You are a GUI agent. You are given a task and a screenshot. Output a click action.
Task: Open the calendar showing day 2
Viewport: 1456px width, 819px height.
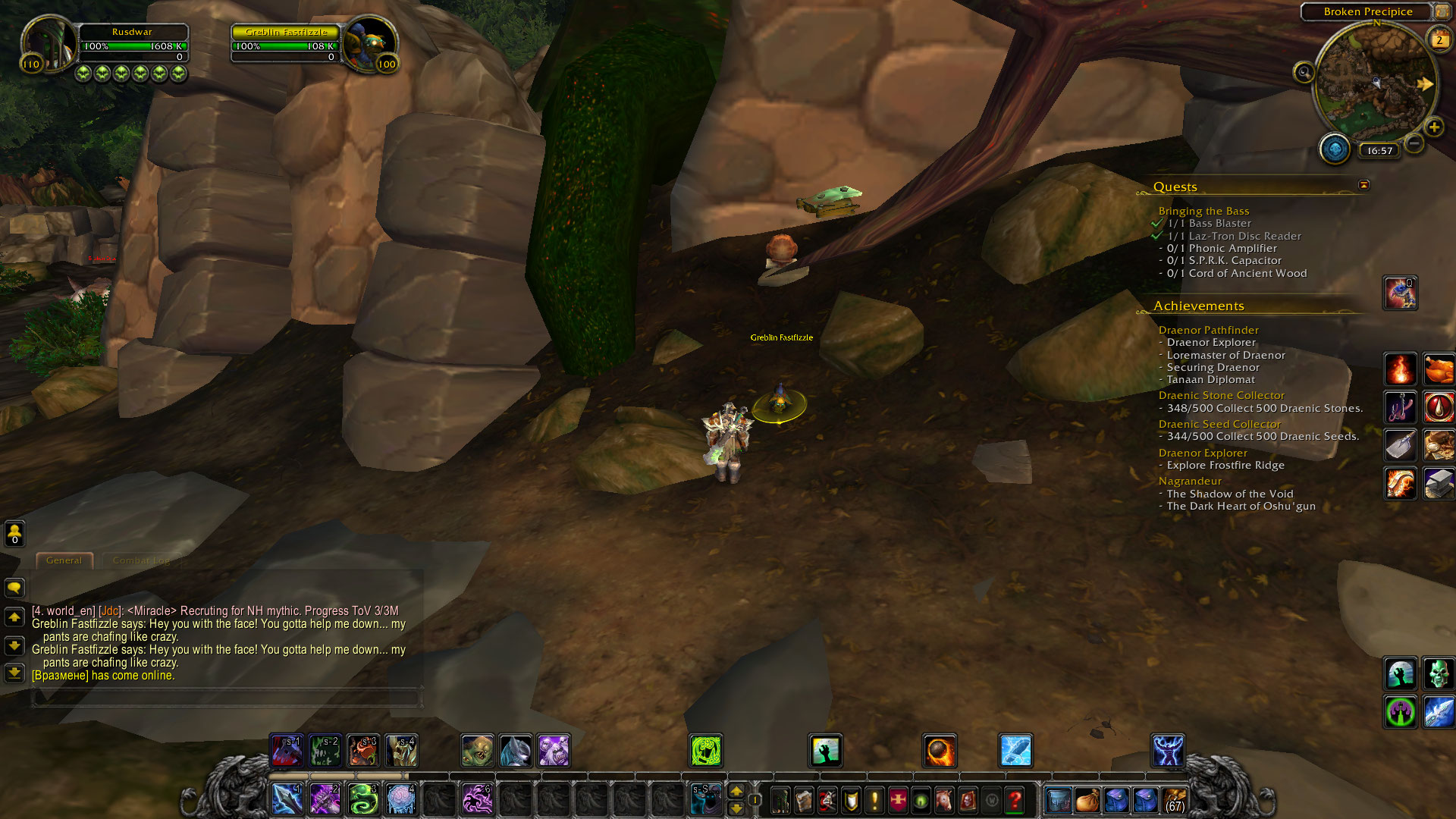1439,40
